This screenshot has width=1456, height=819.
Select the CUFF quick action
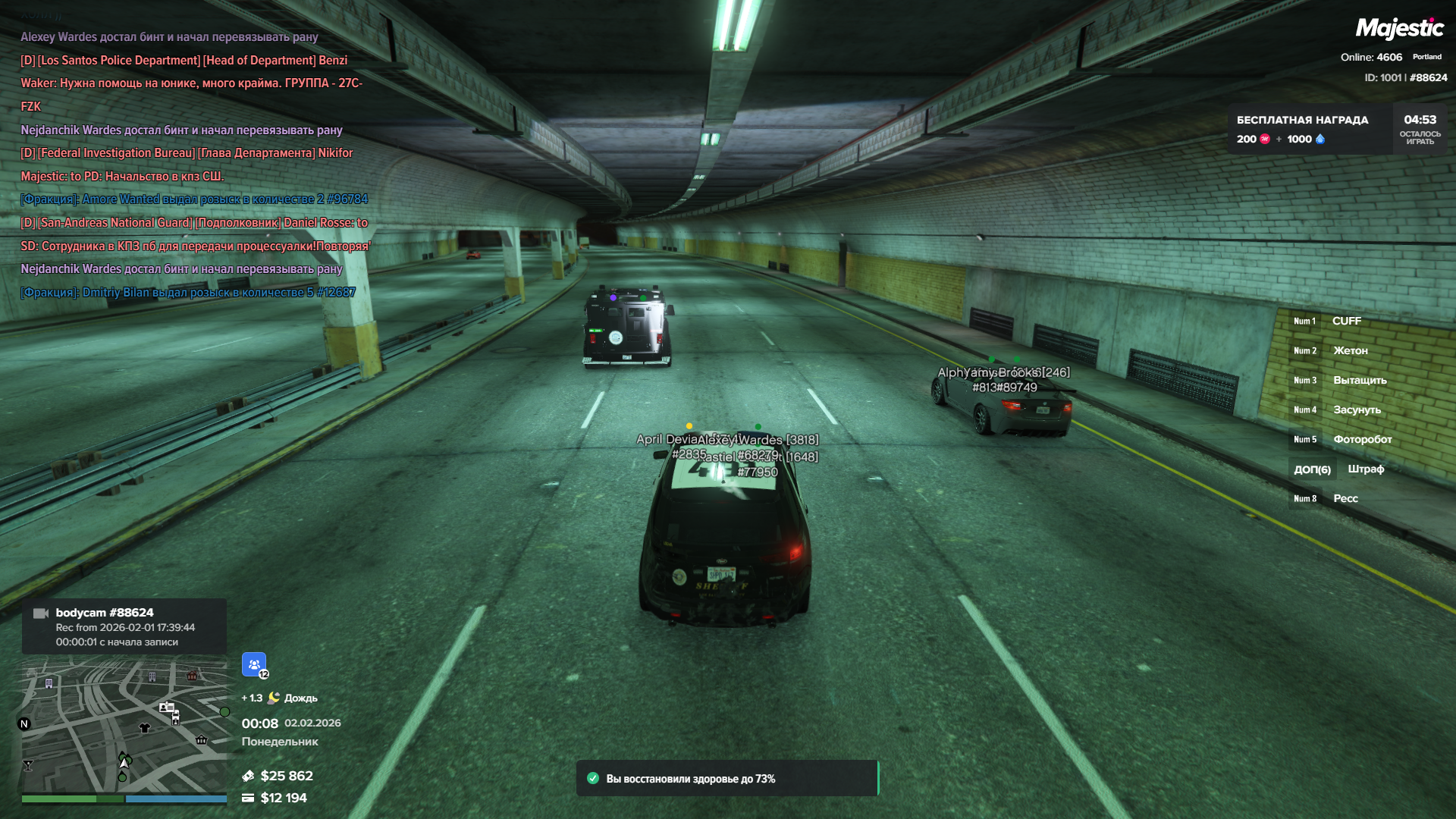(1345, 322)
